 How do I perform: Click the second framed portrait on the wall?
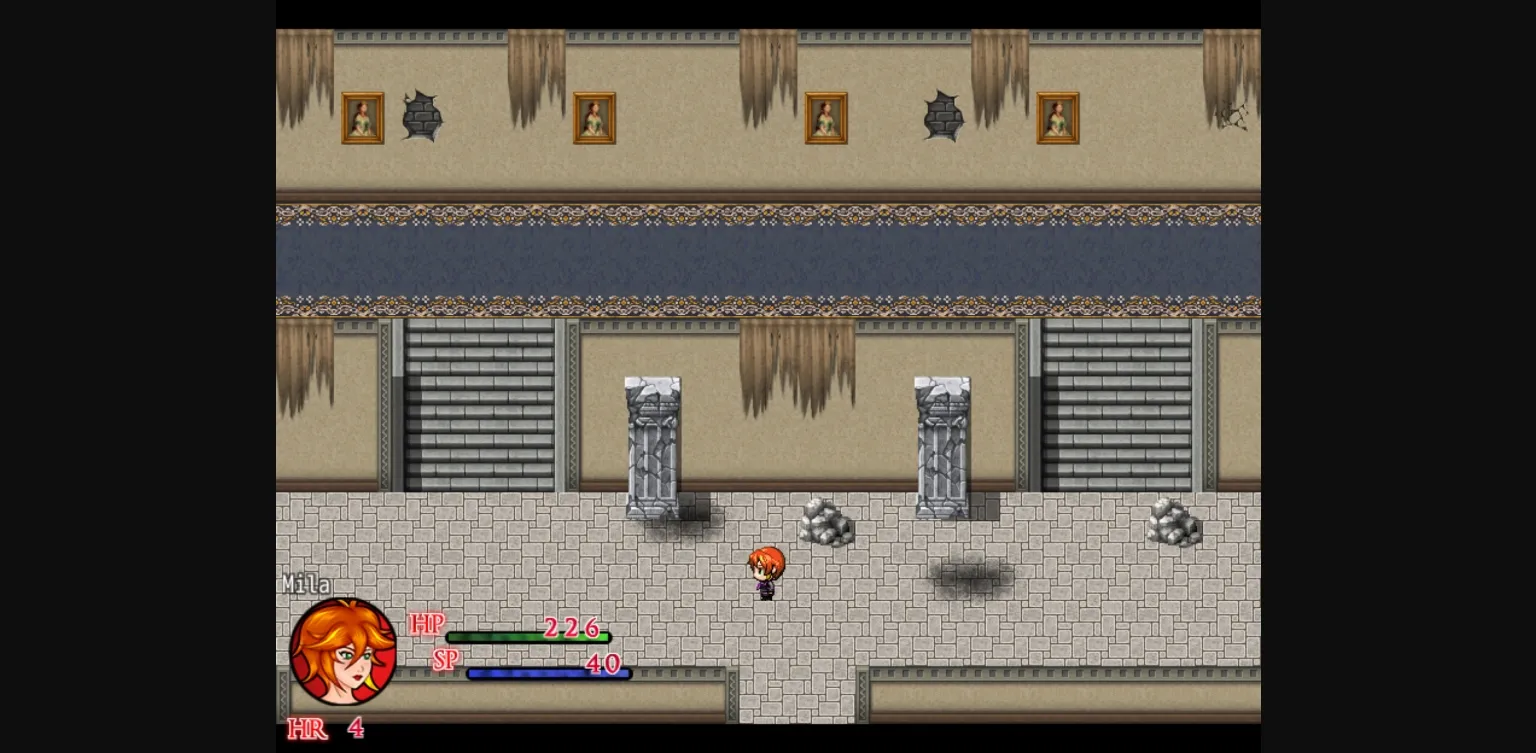pos(594,117)
